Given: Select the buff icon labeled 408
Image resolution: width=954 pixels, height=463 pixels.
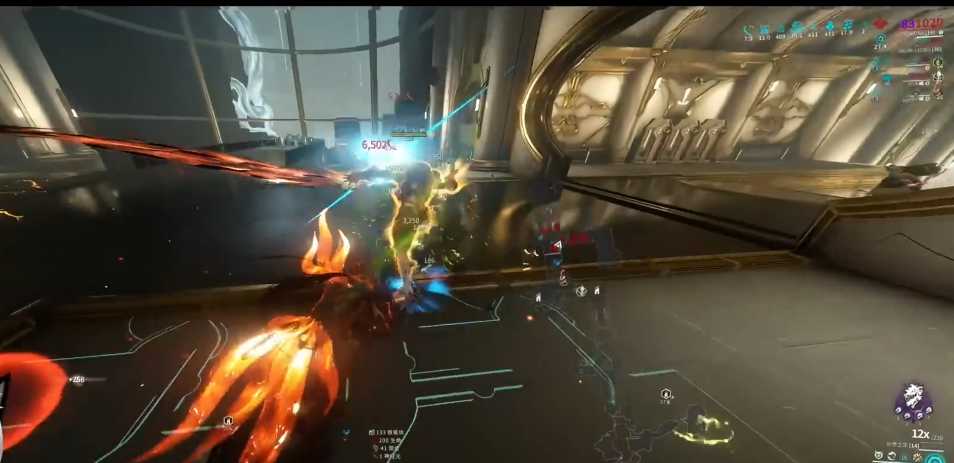Looking at the screenshot, I should [x=780, y=27].
